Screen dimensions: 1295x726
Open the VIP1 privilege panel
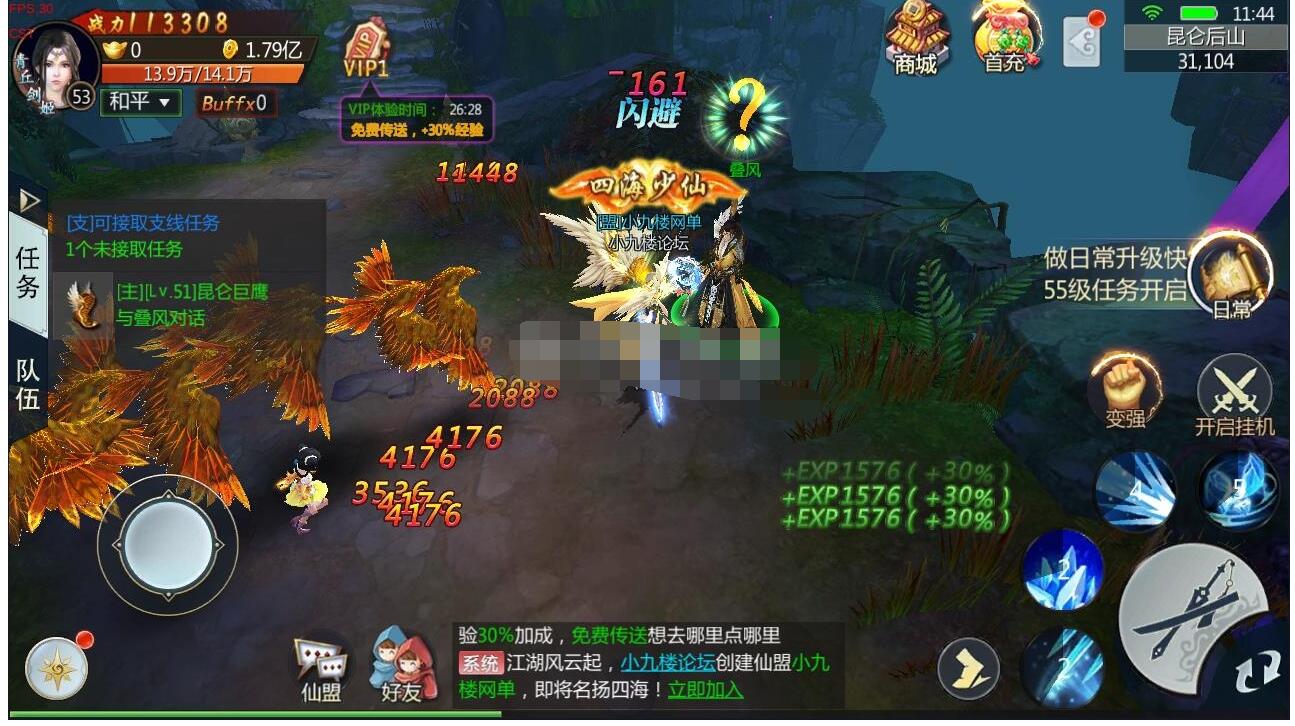pos(367,45)
